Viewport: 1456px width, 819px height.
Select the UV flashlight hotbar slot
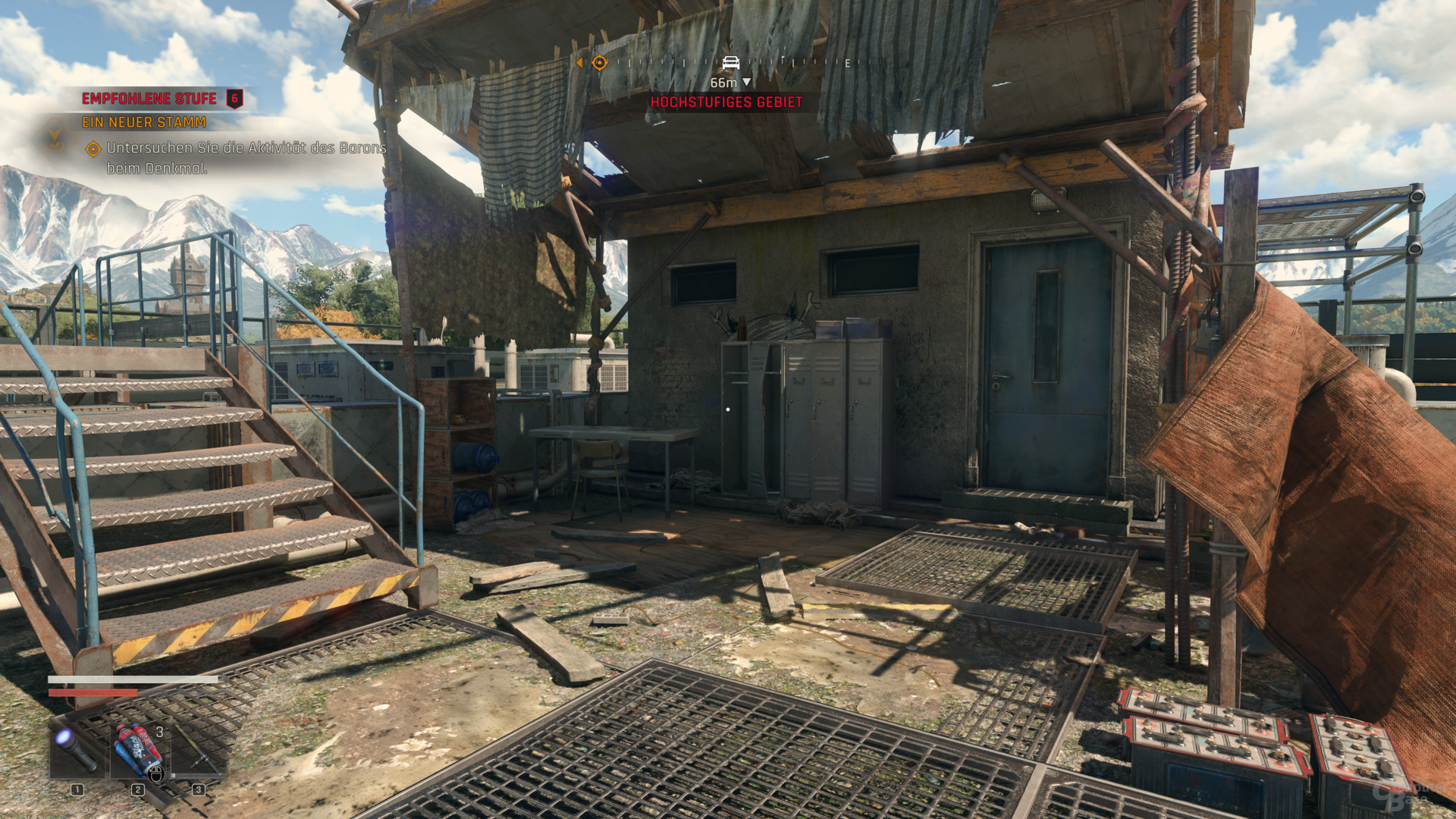(77, 750)
